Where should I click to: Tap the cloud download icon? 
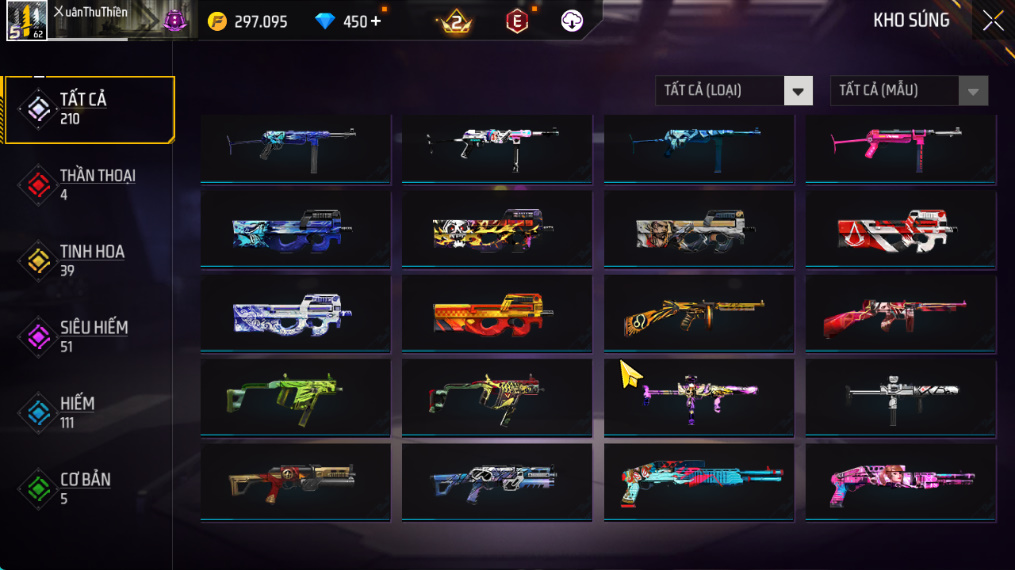[572, 21]
